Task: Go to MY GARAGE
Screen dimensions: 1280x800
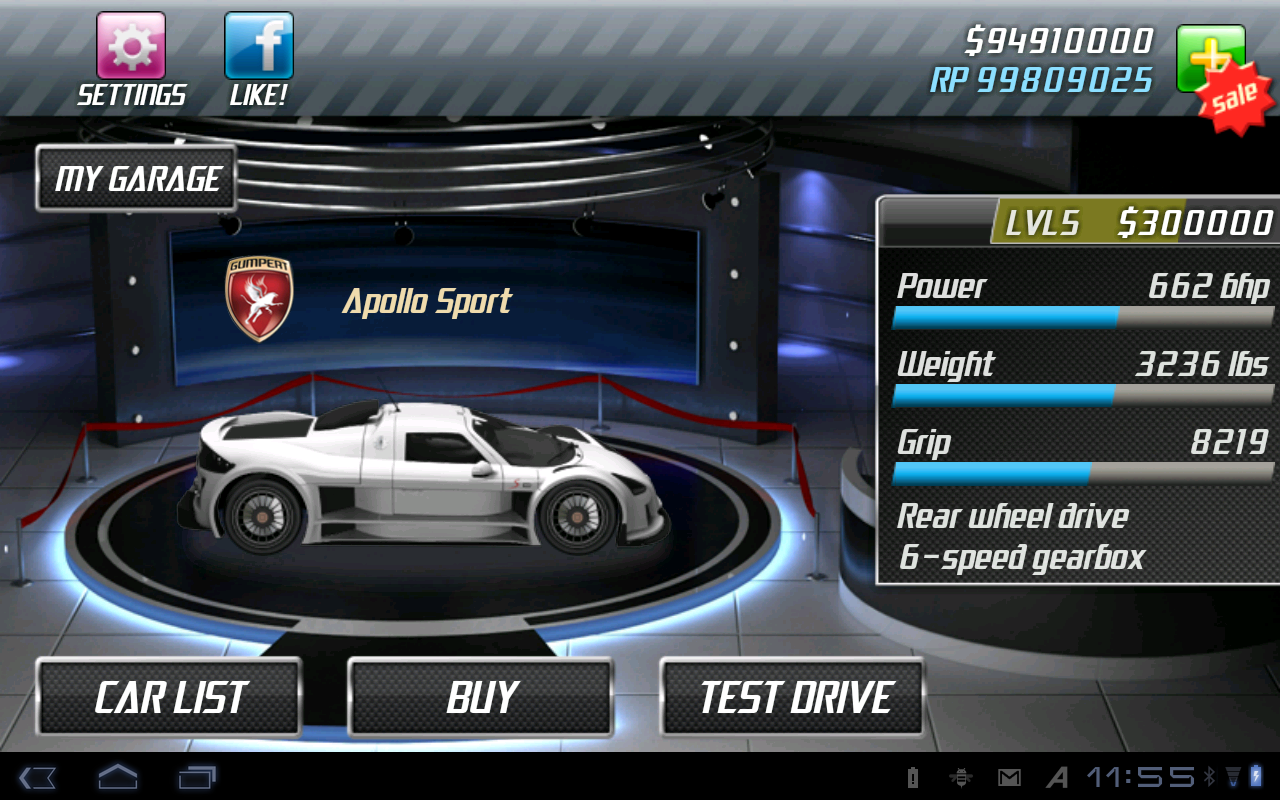Action: point(136,178)
